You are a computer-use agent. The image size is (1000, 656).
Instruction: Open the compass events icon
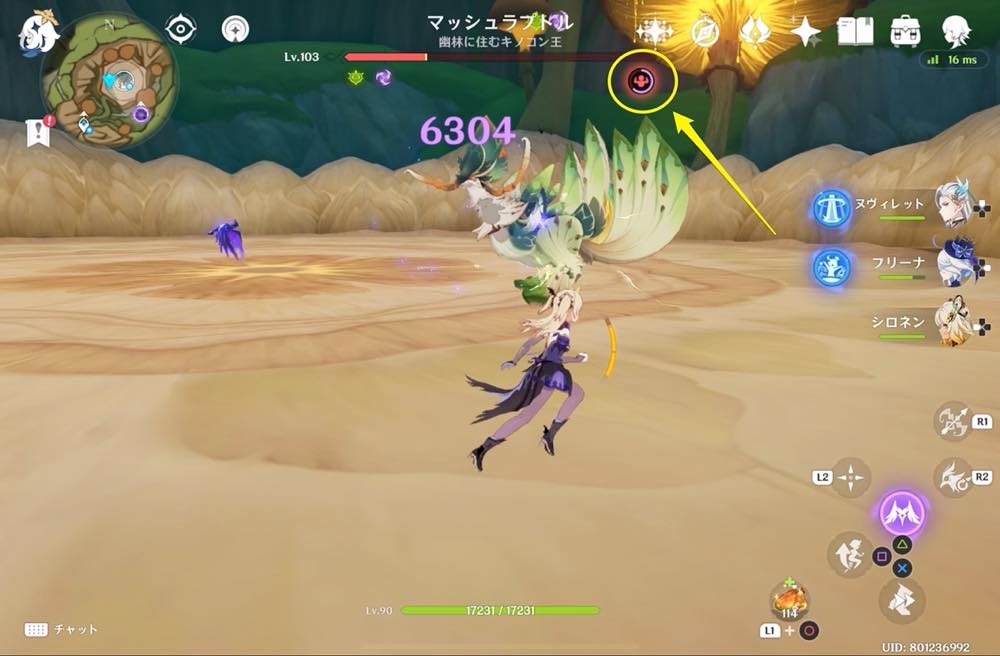click(x=706, y=32)
